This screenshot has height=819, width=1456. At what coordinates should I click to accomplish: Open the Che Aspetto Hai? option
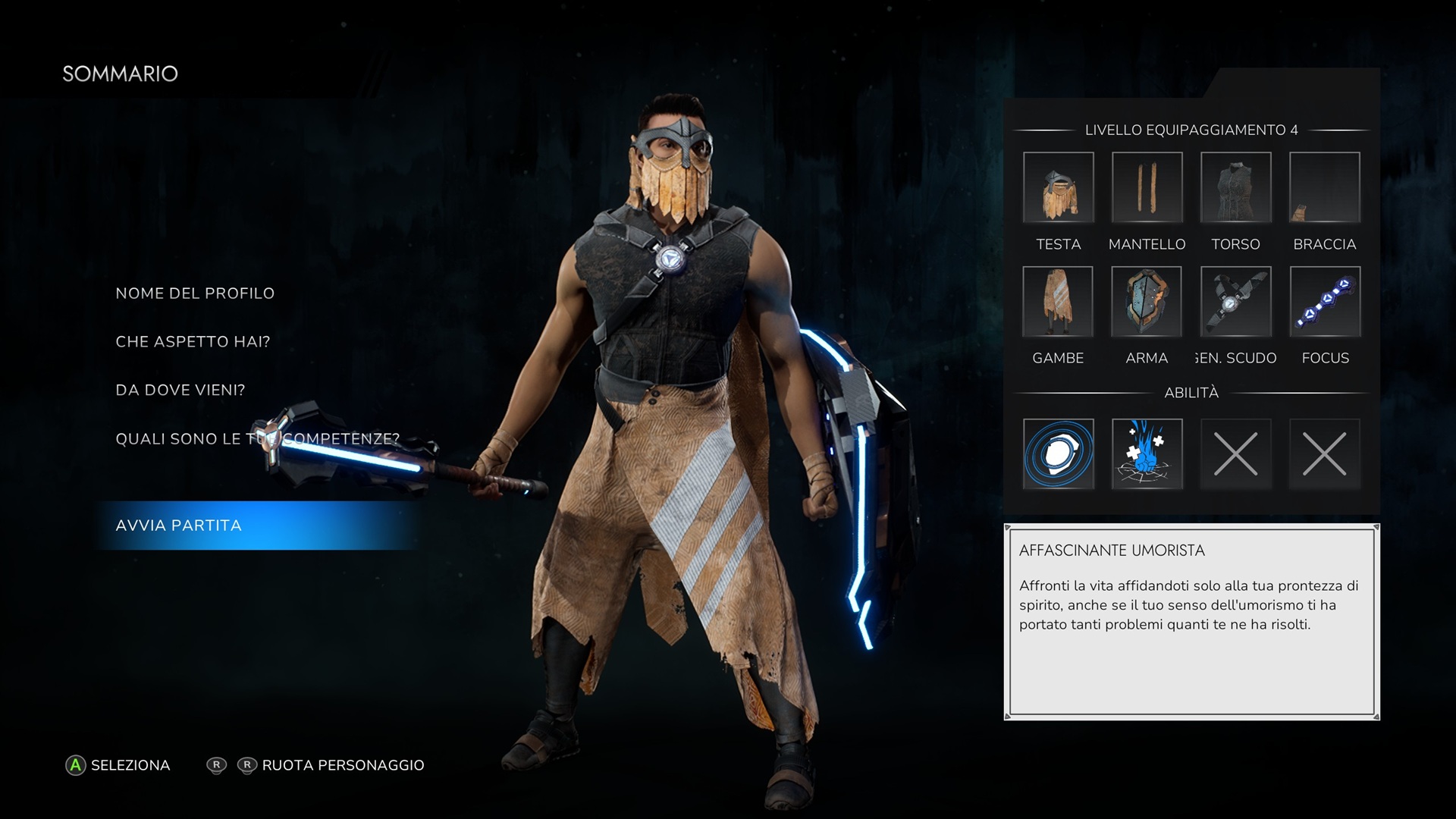coord(193,342)
